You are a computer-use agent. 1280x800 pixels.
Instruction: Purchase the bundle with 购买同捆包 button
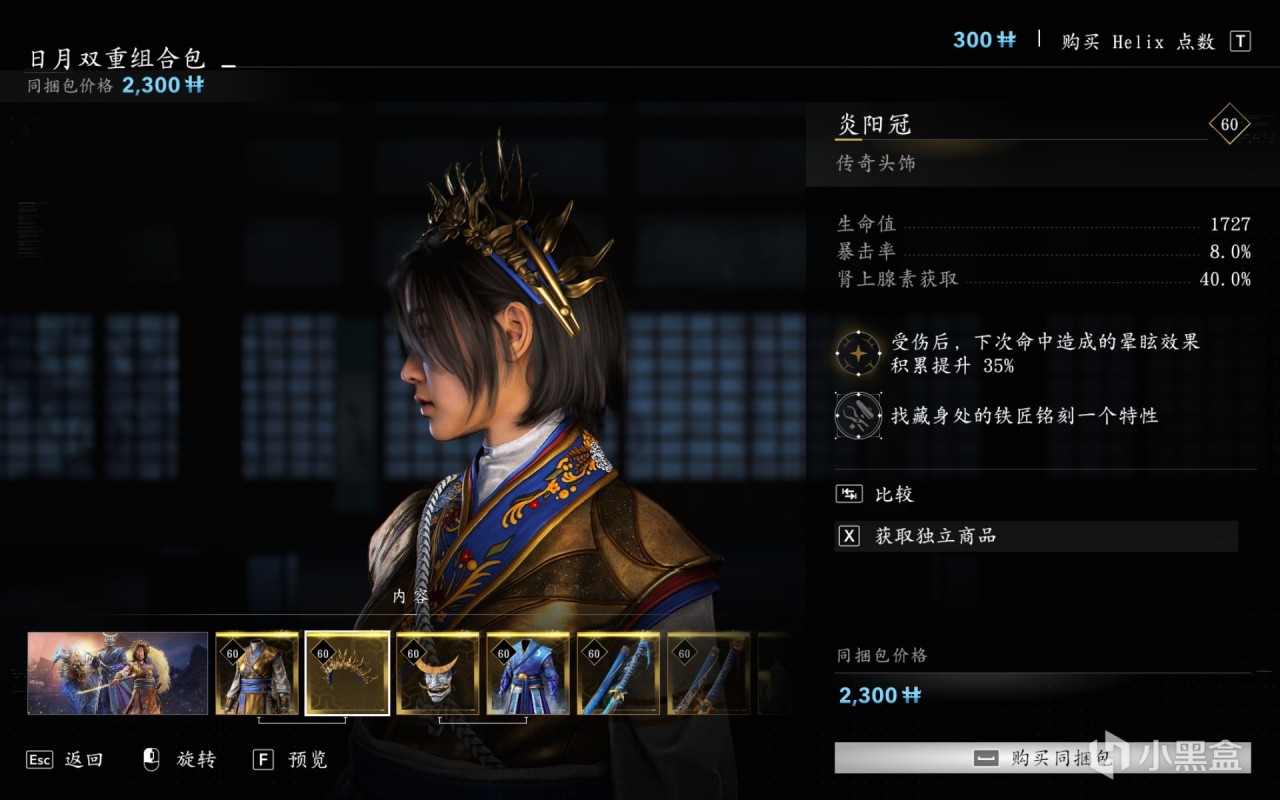[x=1042, y=758]
